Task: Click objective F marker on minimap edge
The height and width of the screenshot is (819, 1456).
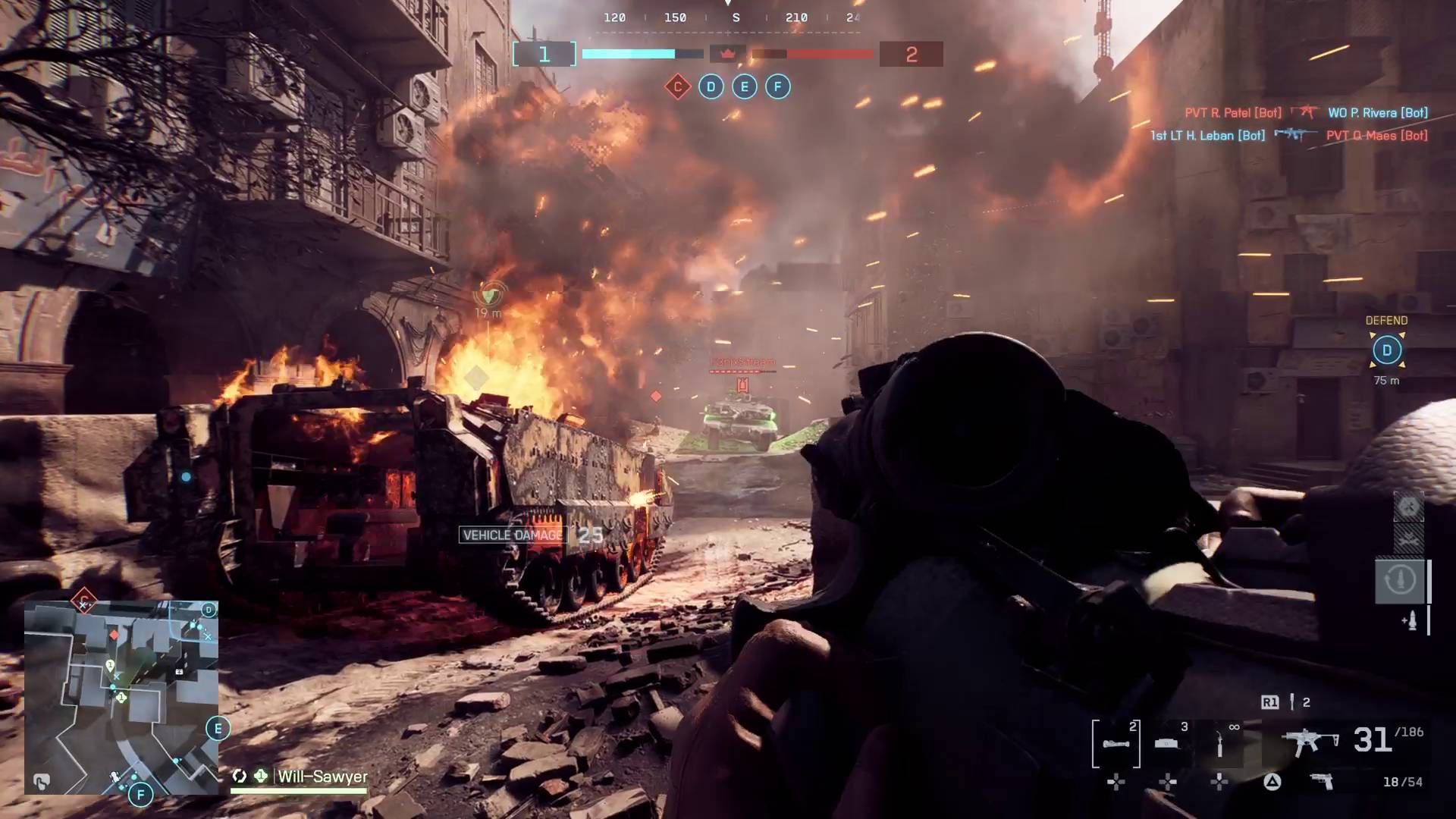Action: [x=140, y=795]
